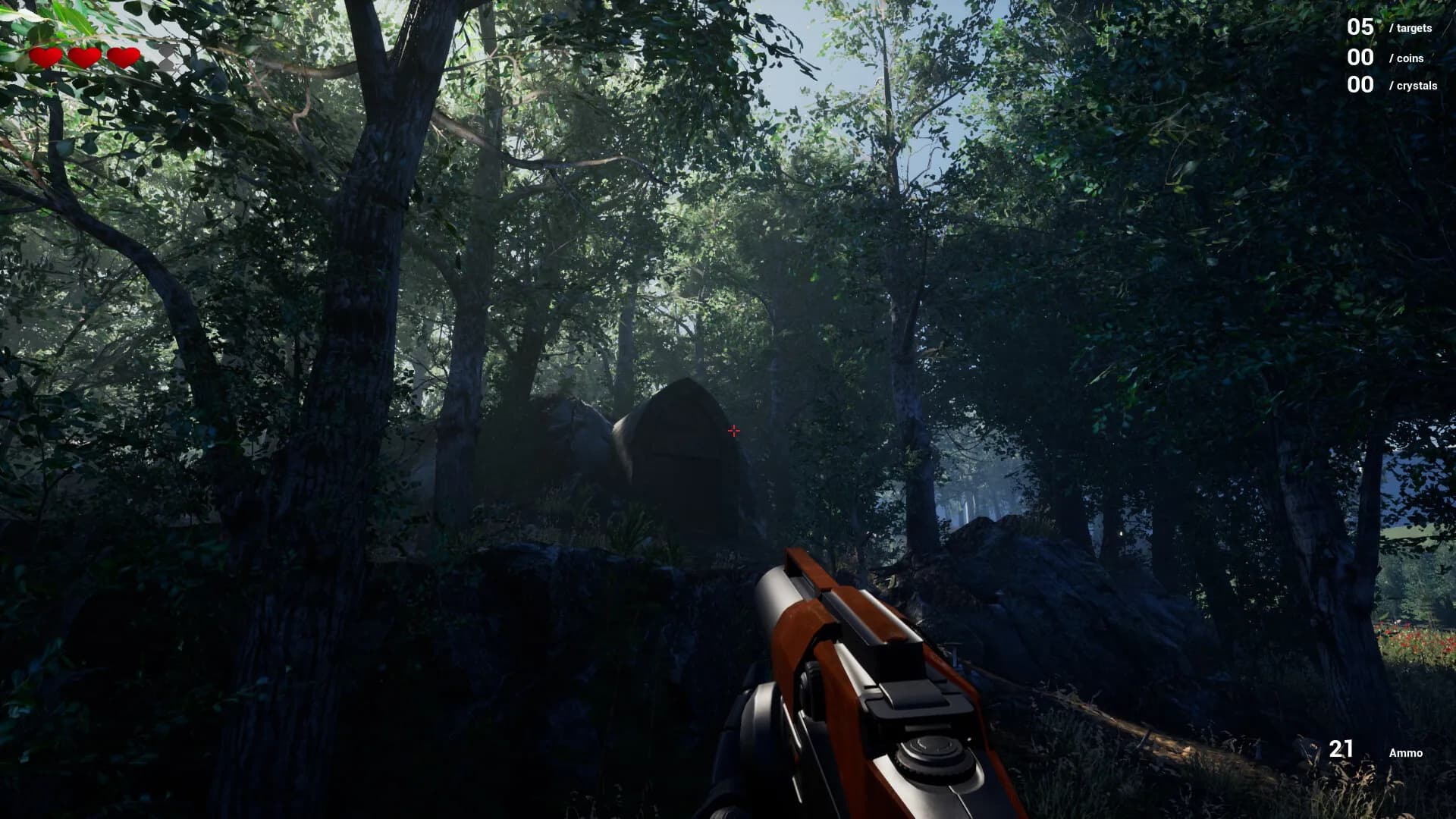This screenshot has height=819, width=1456.
Task: Select the first red heart icon
Action: click(x=45, y=56)
